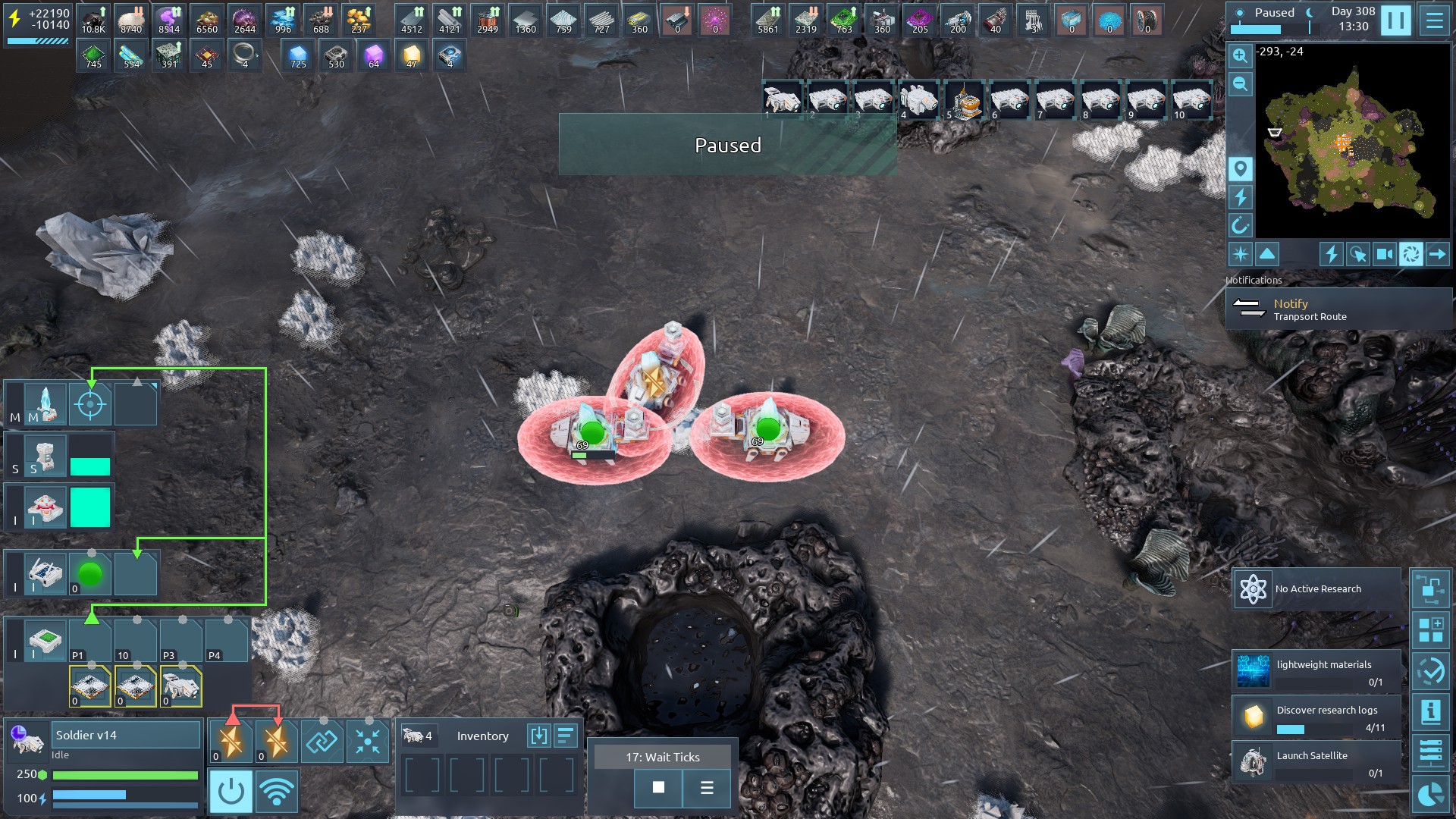1456x819 pixels.
Task: Toggle the camera view button
Action: point(1384,254)
